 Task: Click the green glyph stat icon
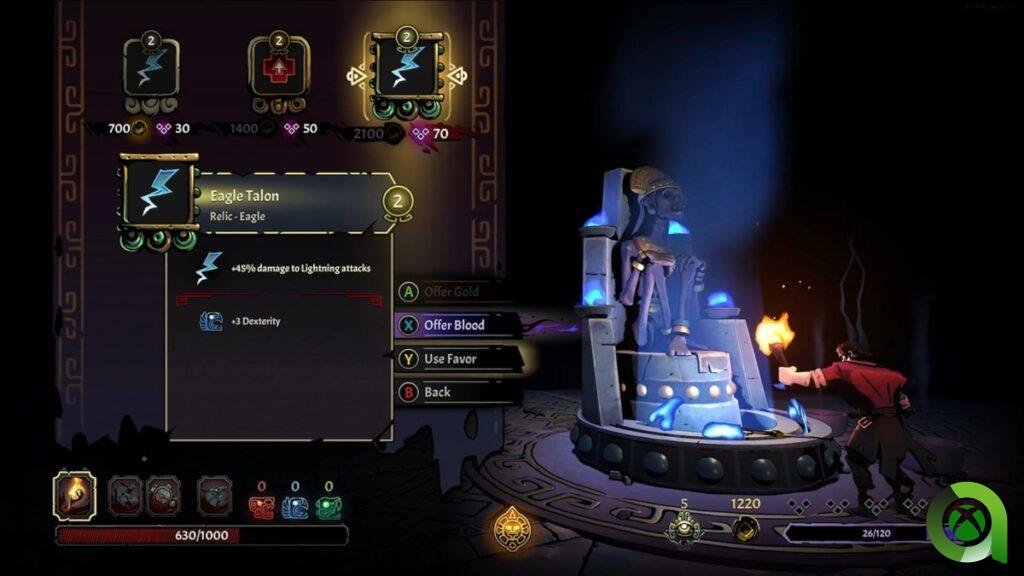point(328,507)
